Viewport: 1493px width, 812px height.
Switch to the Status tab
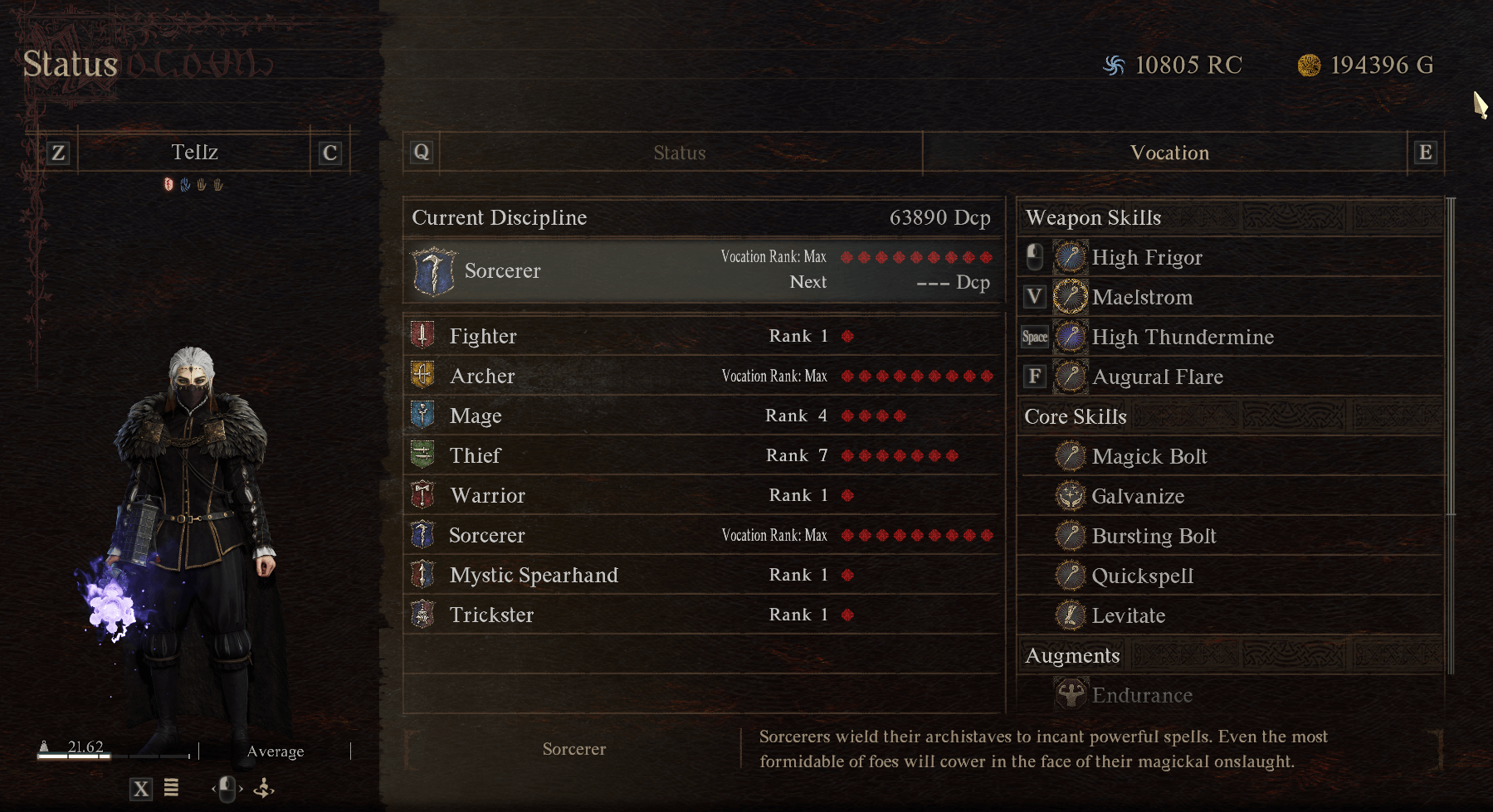coord(679,153)
